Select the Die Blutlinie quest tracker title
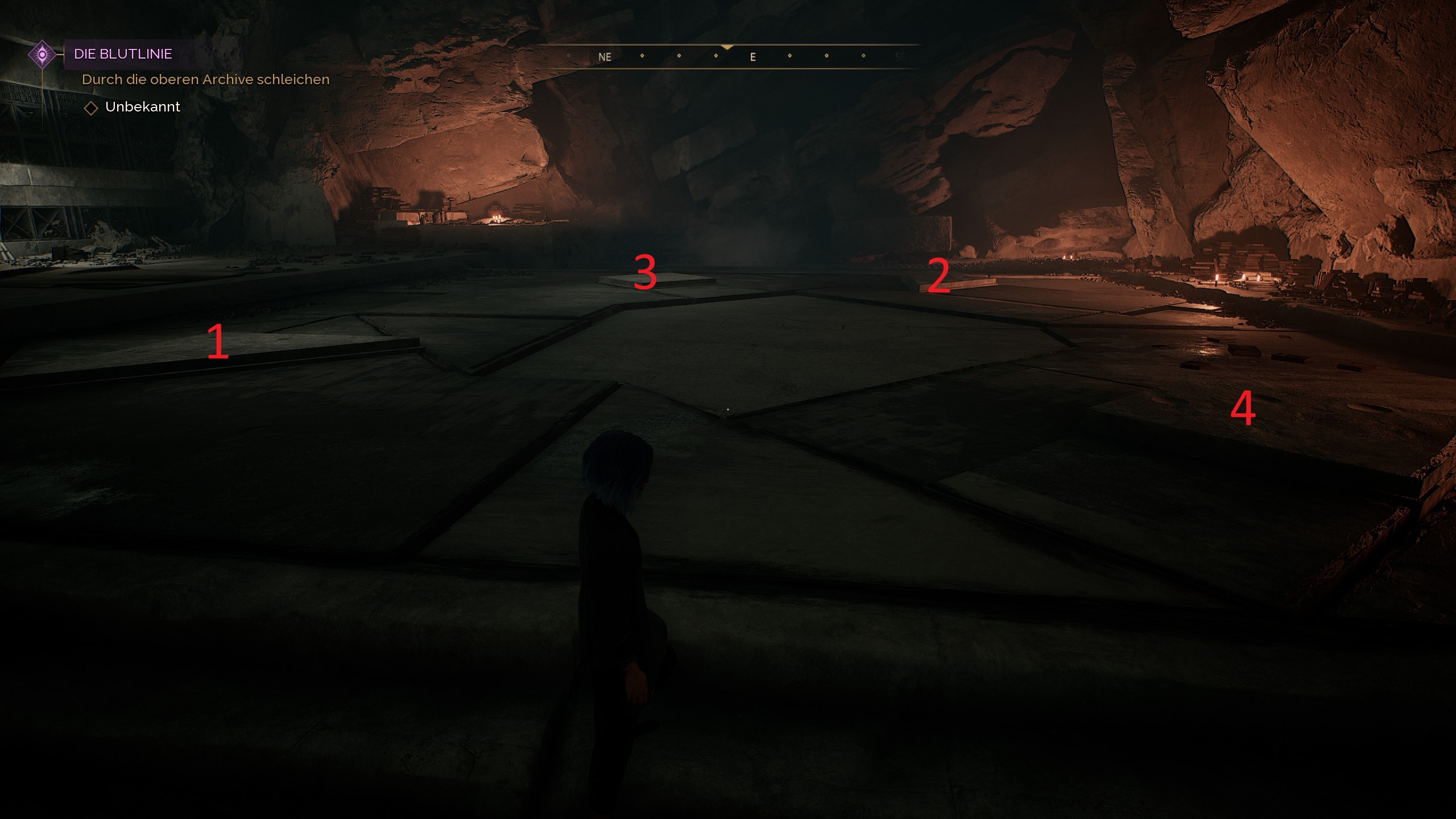This screenshot has width=1456, height=819. tap(123, 54)
